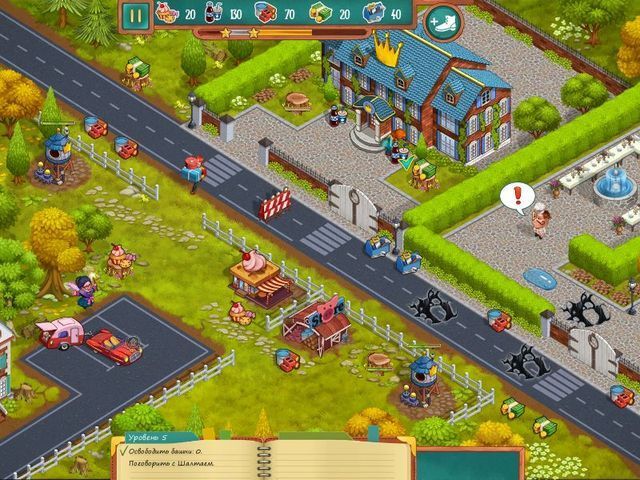Pause the game with the pause button
This screenshot has width=640, height=480.
click(135, 16)
